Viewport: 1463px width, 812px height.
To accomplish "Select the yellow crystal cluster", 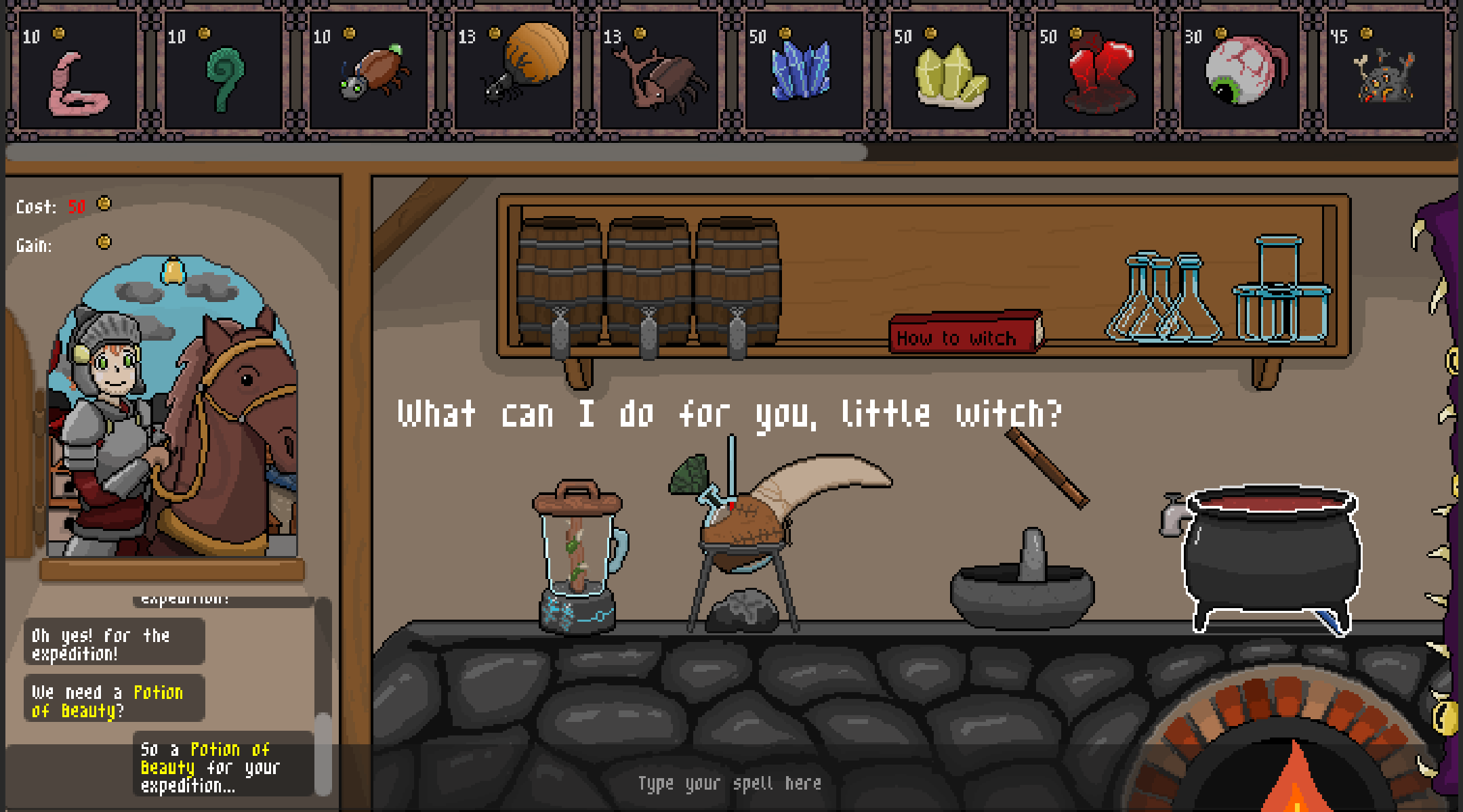I will tap(950, 76).
